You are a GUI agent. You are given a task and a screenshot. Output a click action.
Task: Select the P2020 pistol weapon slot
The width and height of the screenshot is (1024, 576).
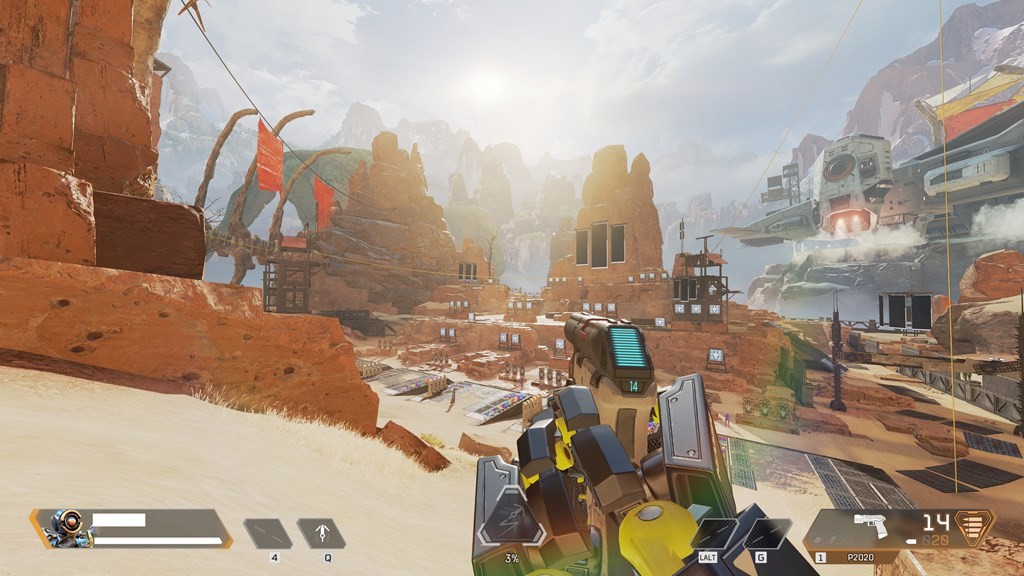pyautogui.click(x=866, y=529)
